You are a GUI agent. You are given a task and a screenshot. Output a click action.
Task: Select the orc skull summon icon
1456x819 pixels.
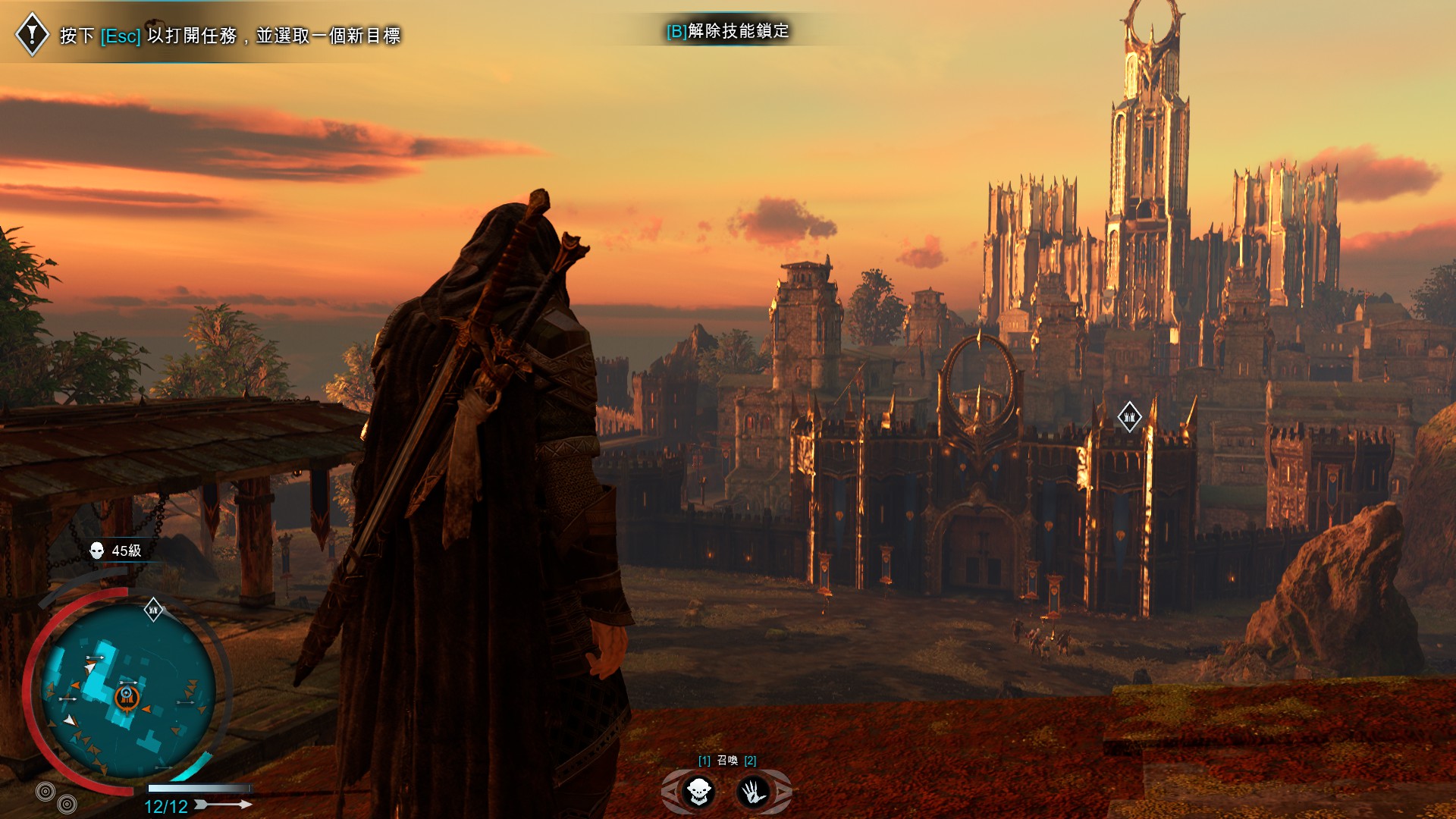[x=698, y=792]
